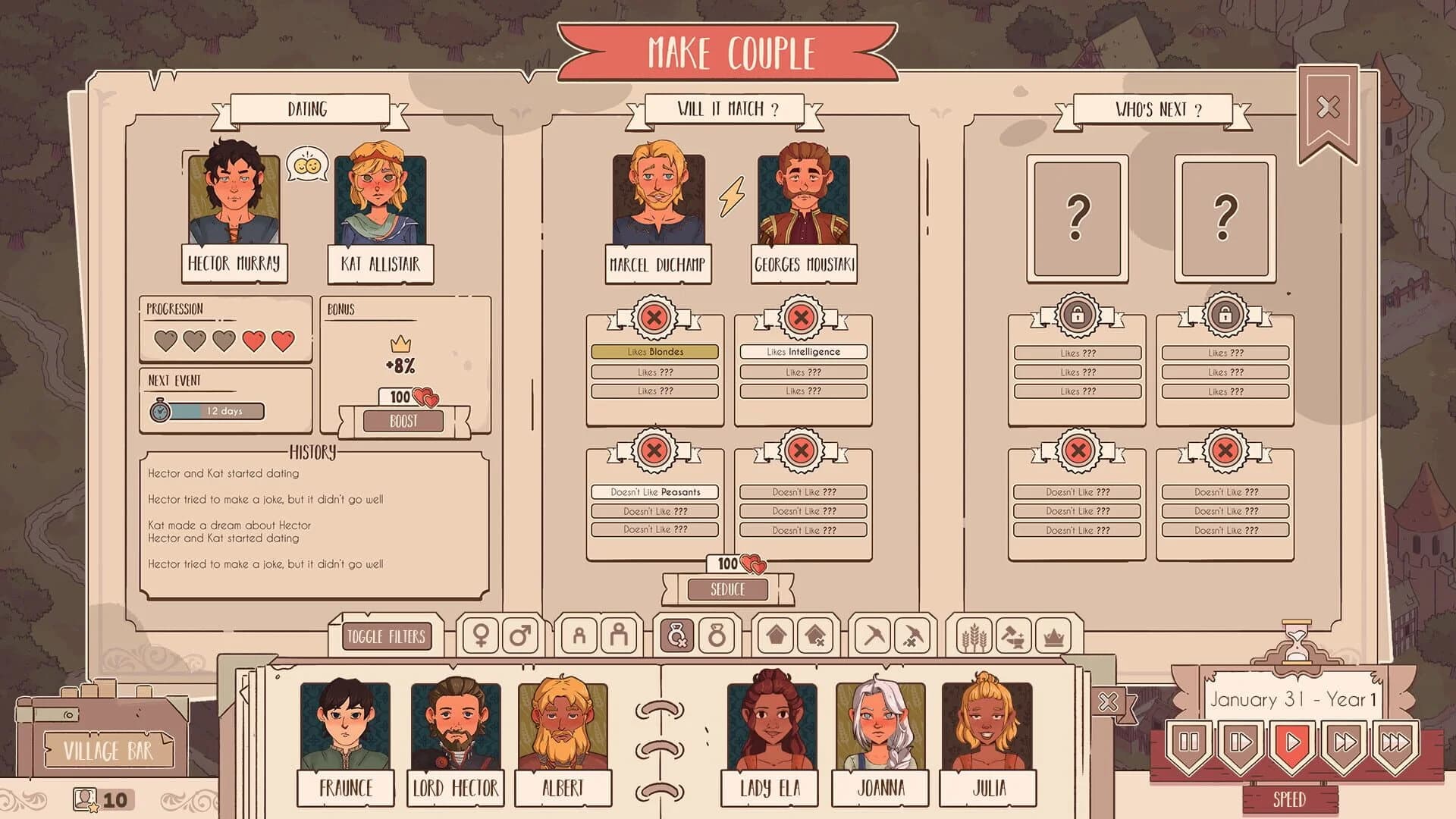The height and width of the screenshot is (819, 1456).
Task: Filter by the ring engagement icon
Action: [717, 635]
